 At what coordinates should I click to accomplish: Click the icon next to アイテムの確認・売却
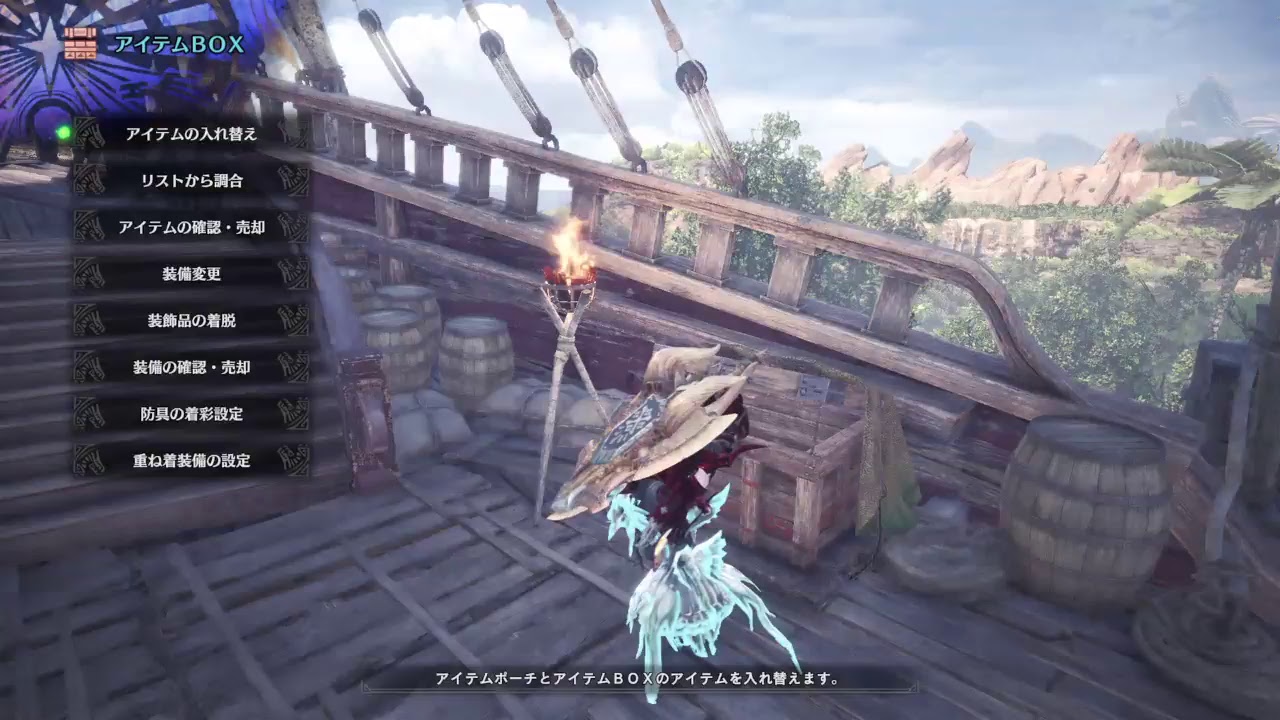88,225
